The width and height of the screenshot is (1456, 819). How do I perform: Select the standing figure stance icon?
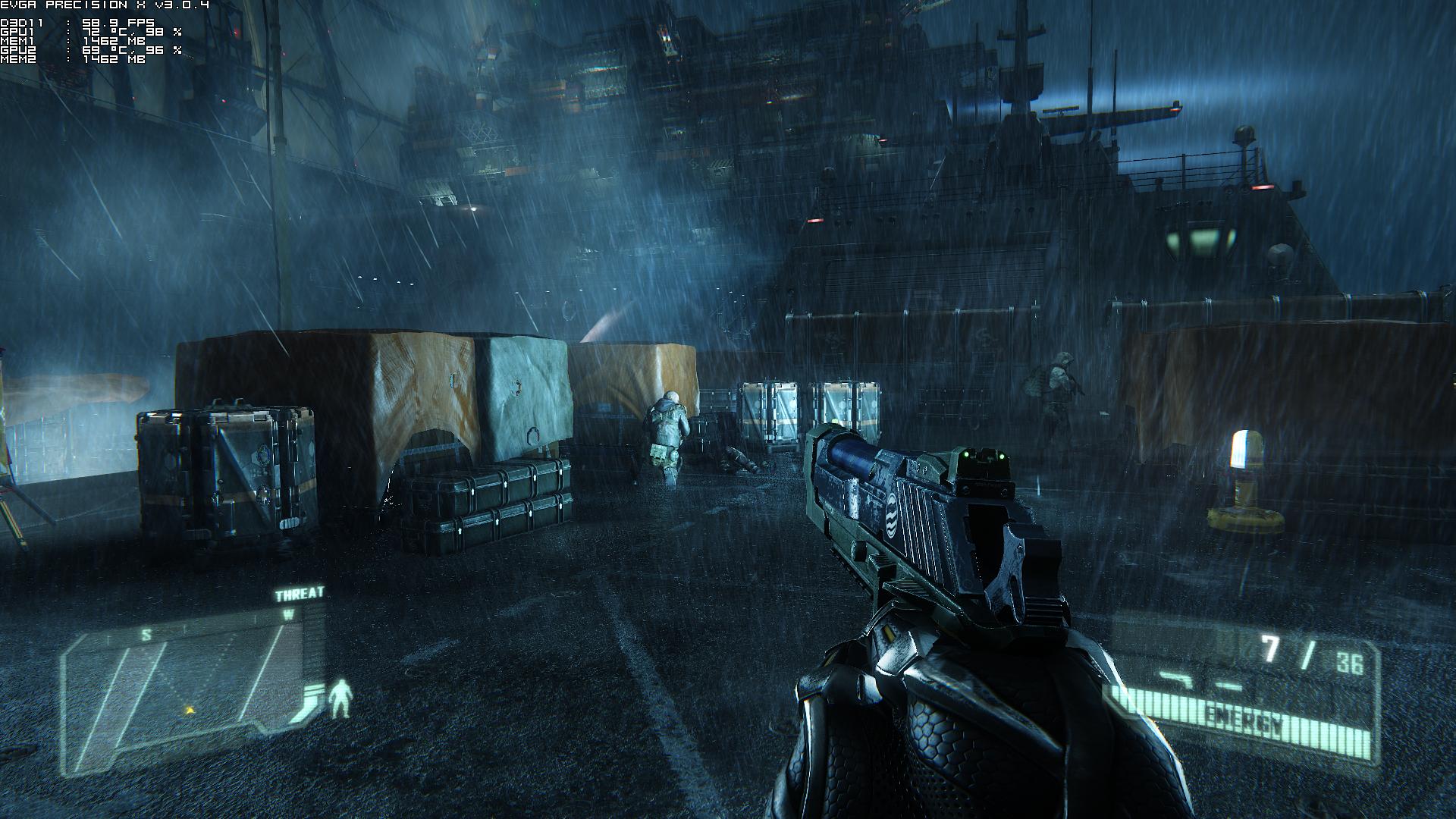(342, 698)
